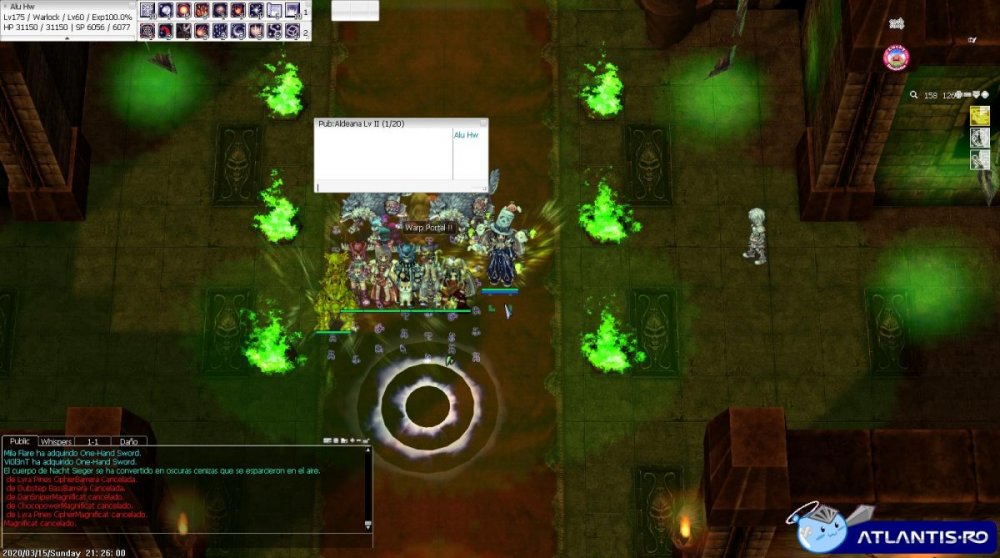The height and width of the screenshot is (558, 1000).
Task: Activate the crescent moon skill in hotbar row 2
Action: coord(238,31)
